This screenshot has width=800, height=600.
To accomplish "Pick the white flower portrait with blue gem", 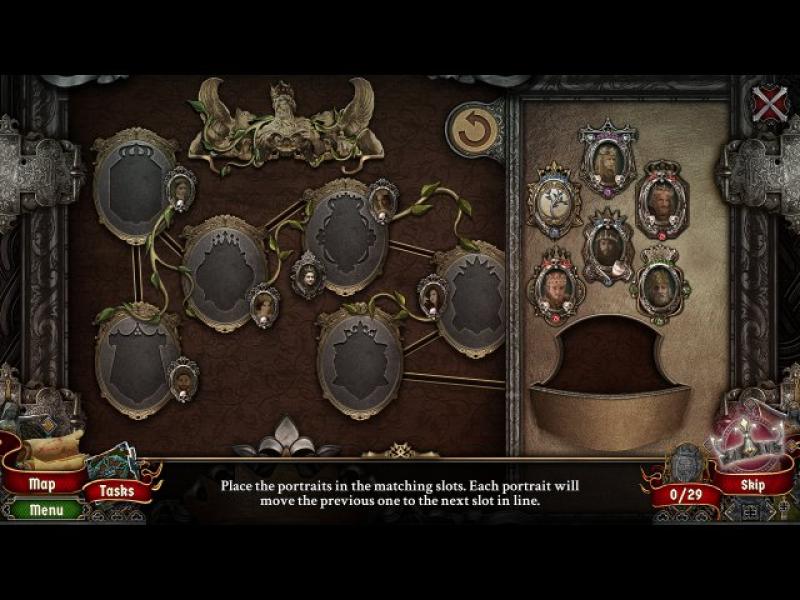I will pos(554,199).
